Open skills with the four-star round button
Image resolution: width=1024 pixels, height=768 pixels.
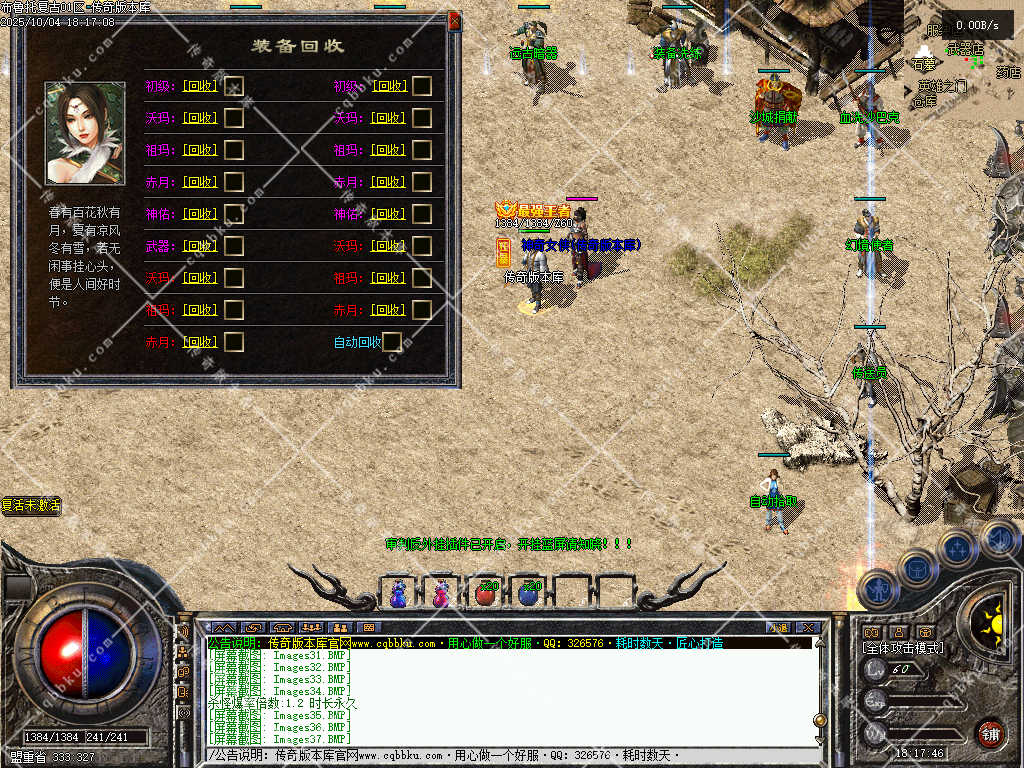(x=957, y=548)
